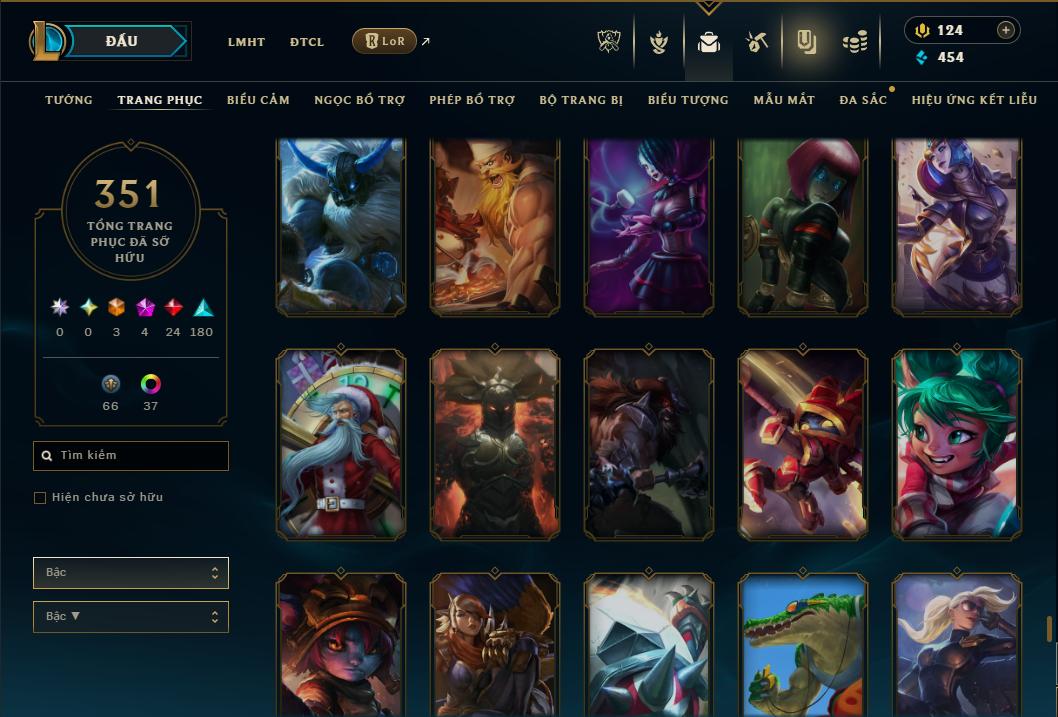Switch to the LMHT game link
This screenshot has height=717, width=1058.
click(x=246, y=42)
